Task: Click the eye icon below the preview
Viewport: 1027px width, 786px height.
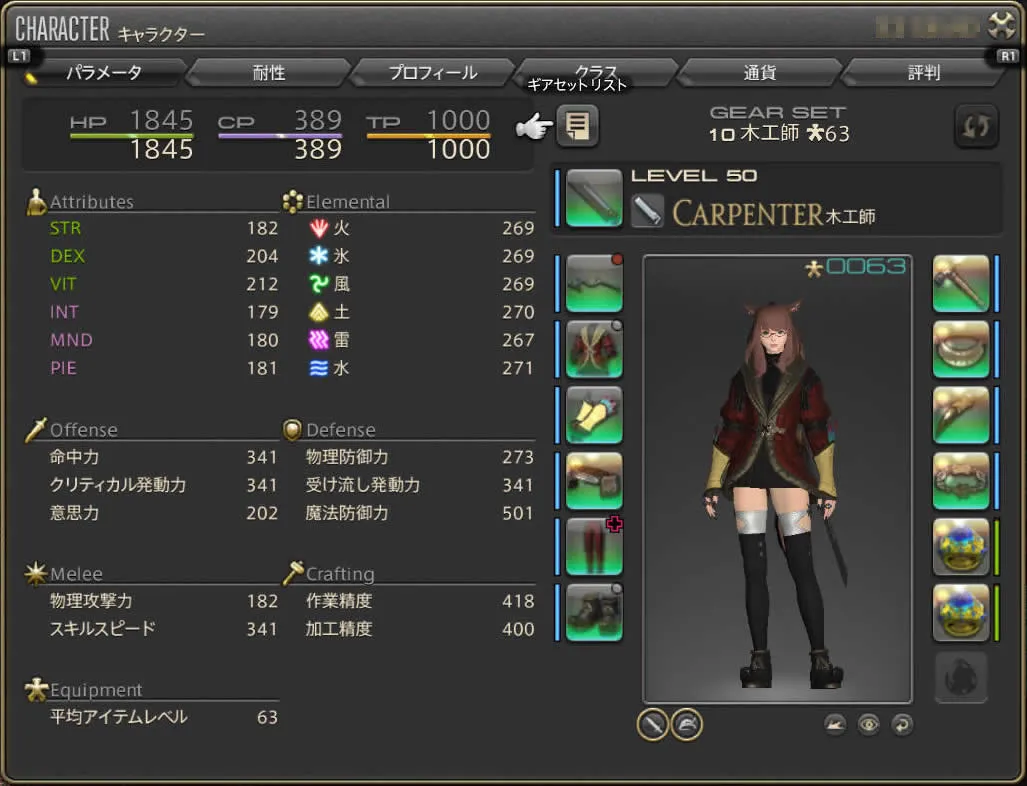Action: pyautogui.click(x=868, y=724)
